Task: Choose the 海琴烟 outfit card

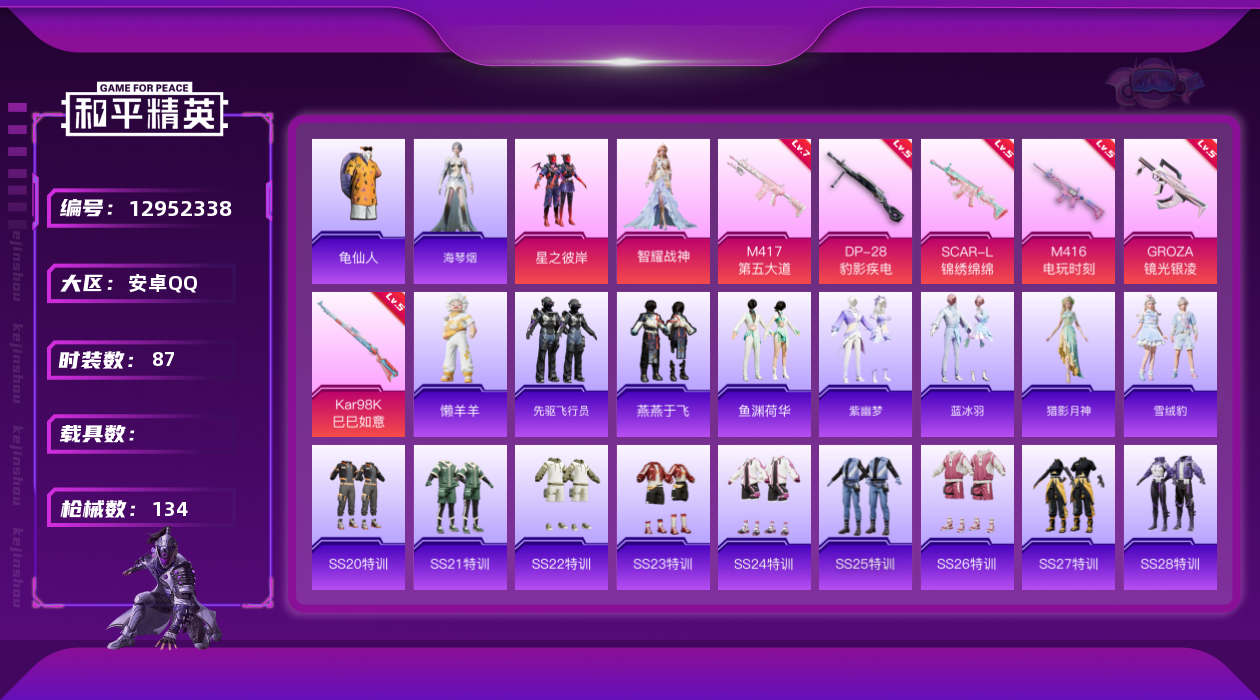Action: click(460, 211)
